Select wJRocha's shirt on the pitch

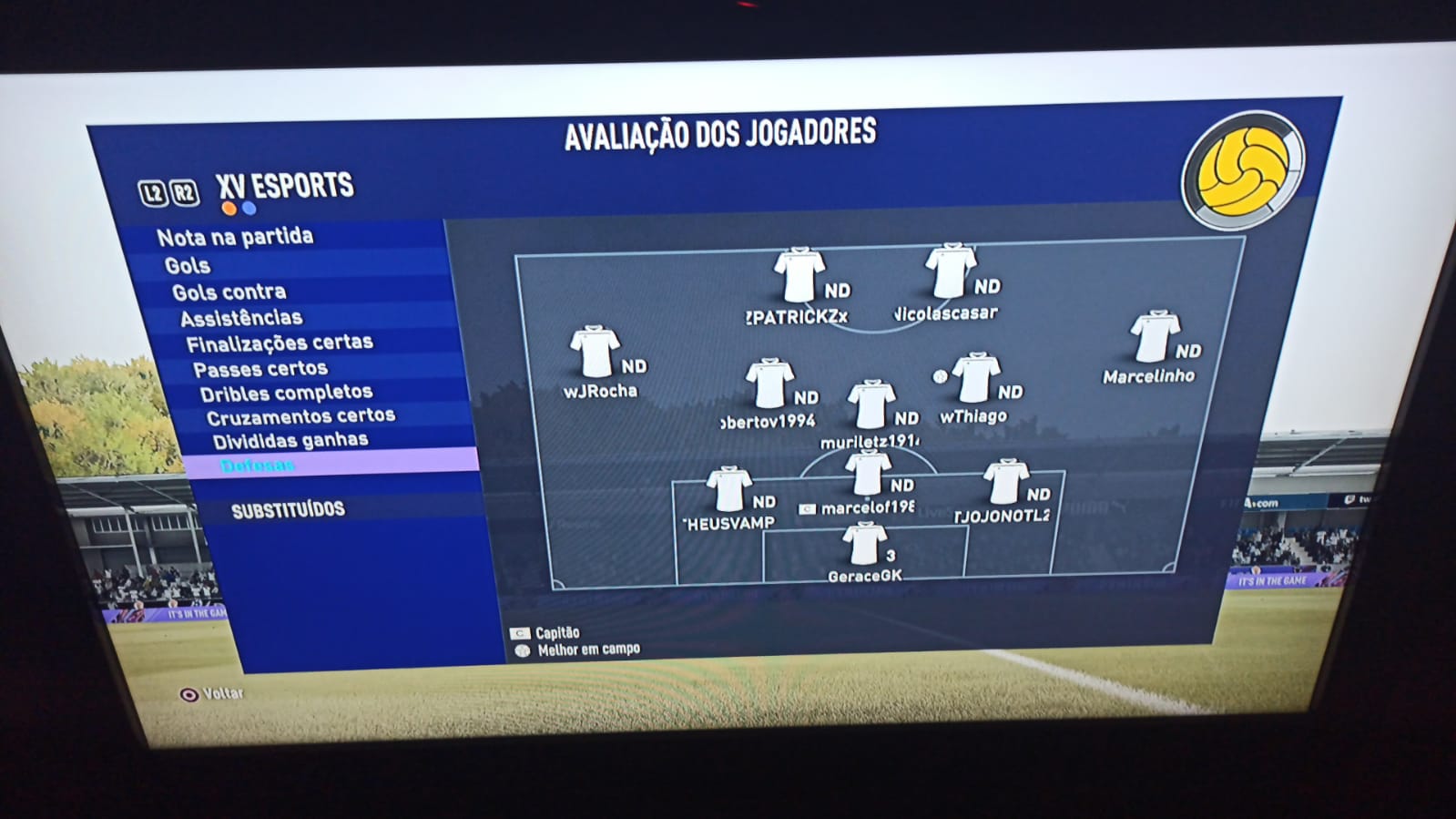595,352
